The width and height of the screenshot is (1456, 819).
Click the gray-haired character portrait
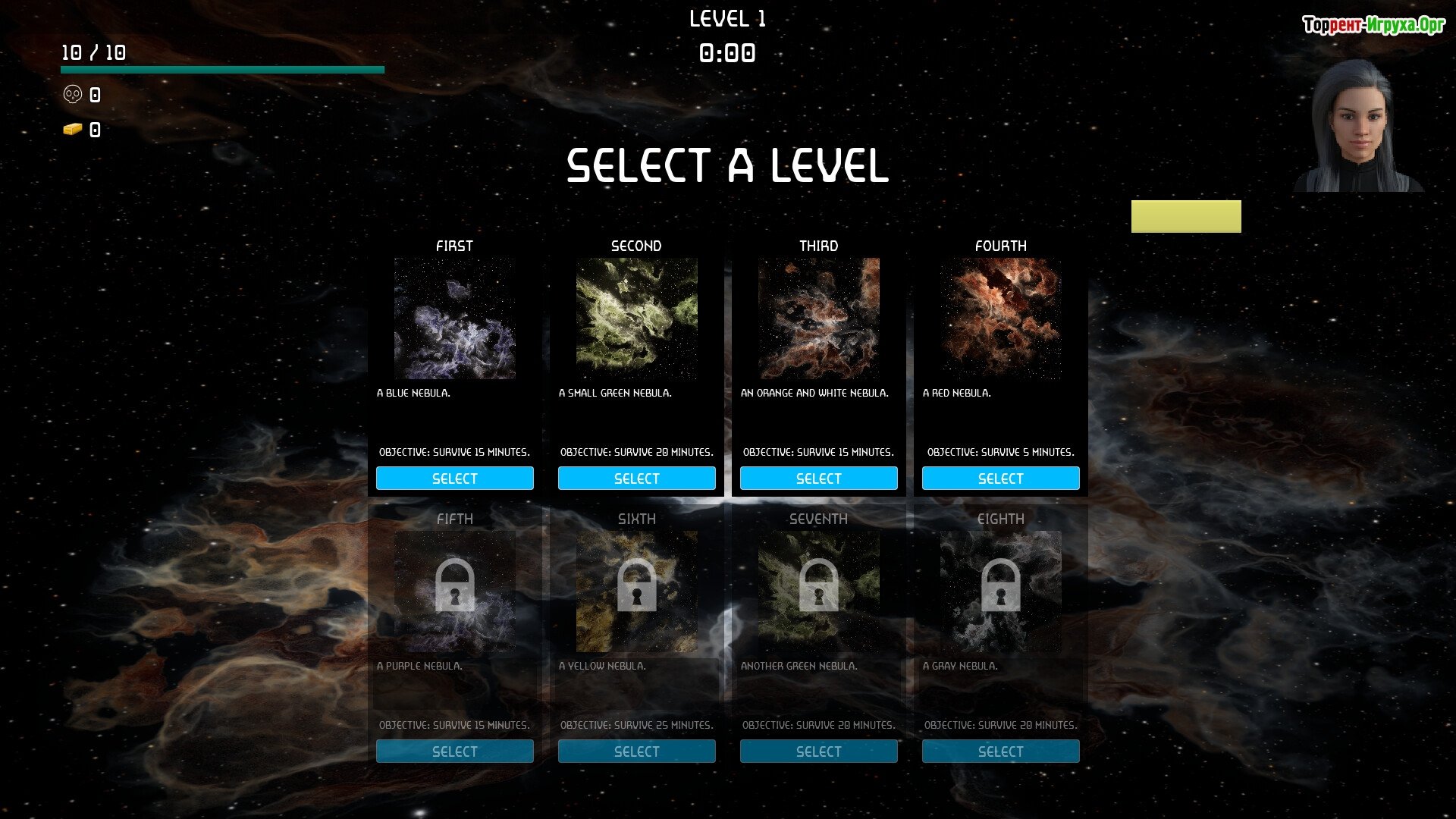click(1358, 126)
